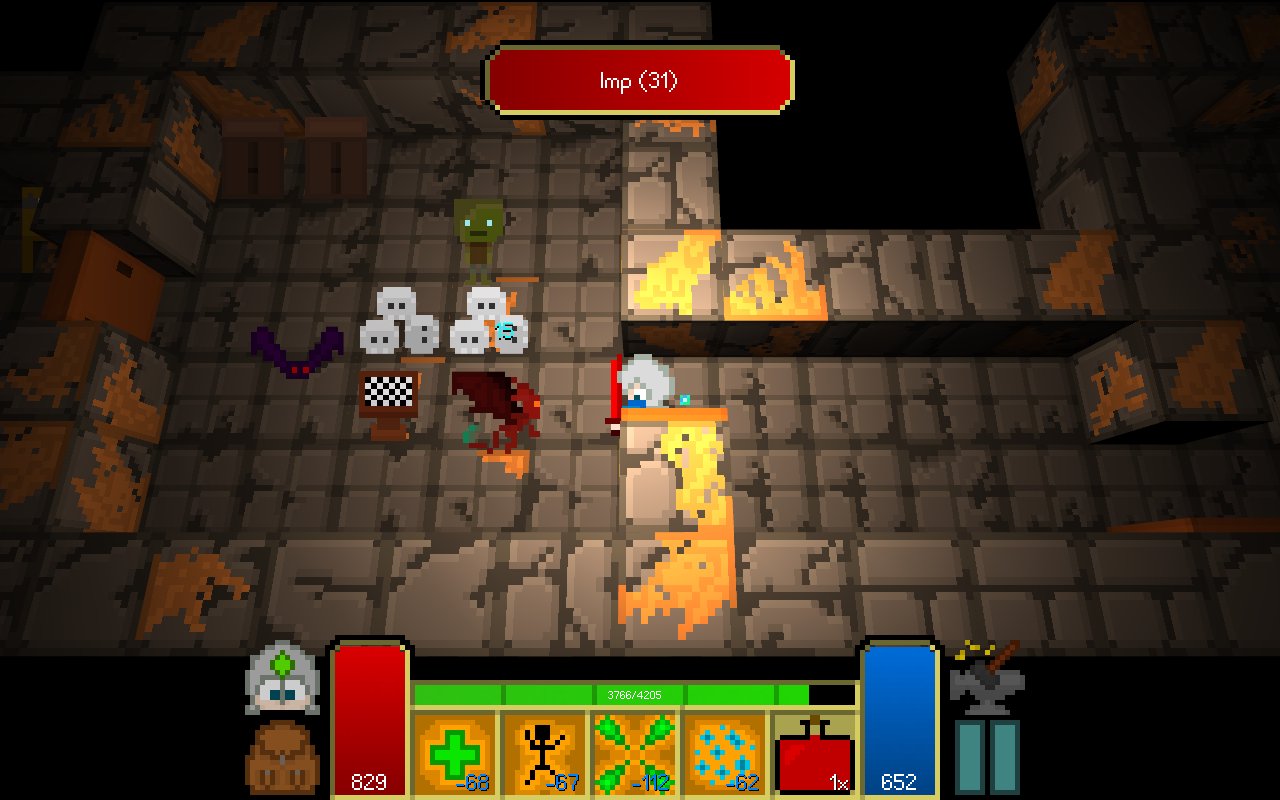Open the anvil and hammer crafting icon

[986, 677]
